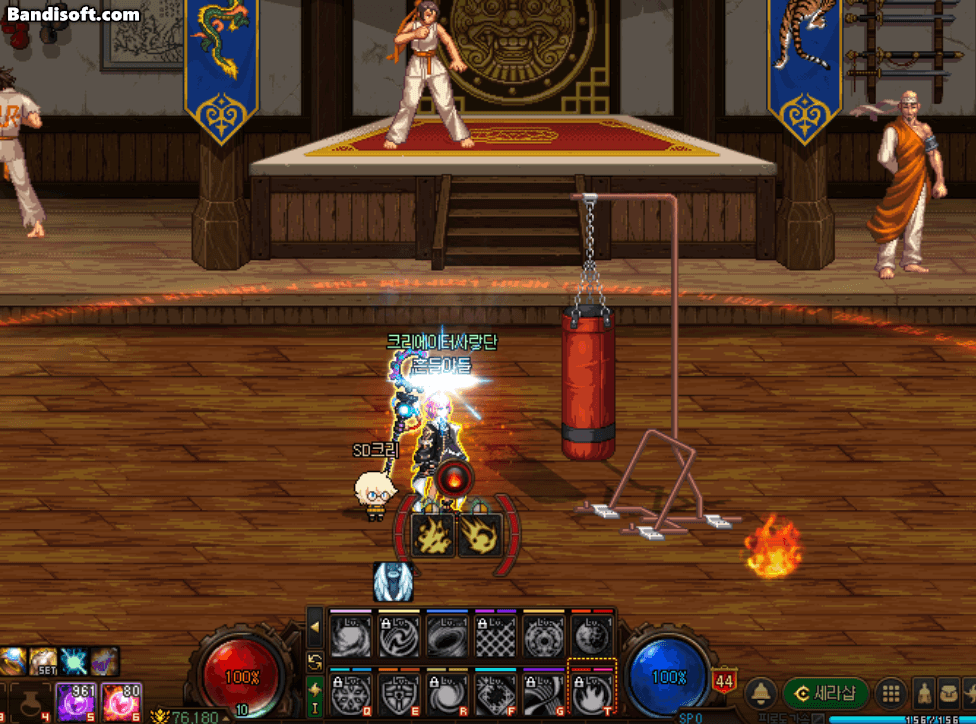The image size is (976, 724).
Task: Activate the frost card skill on F
Action: click(494, 692)
